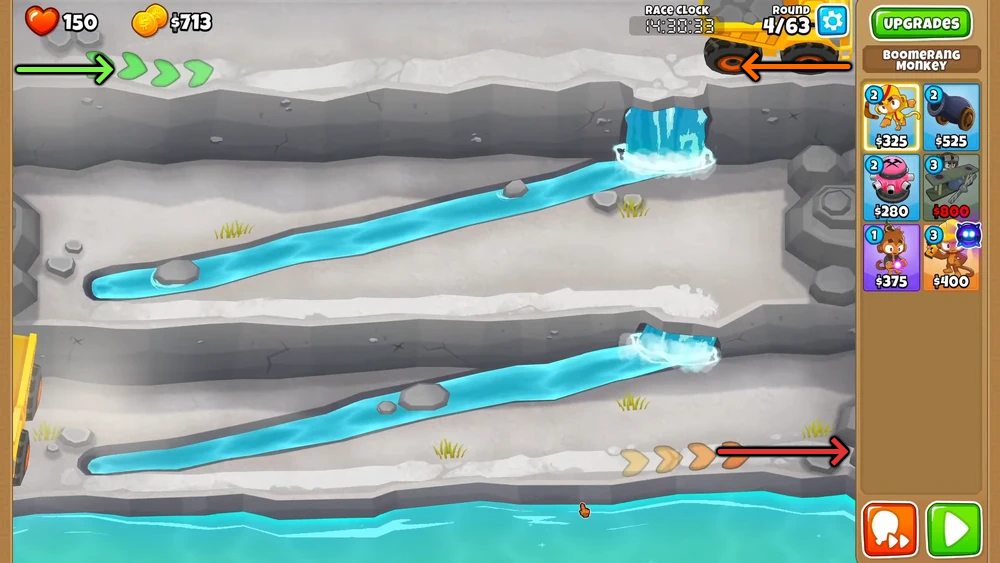1000x563 pixels.
Task: Pick the pink Tack Shooter for $280
Action: coord(891,187)
